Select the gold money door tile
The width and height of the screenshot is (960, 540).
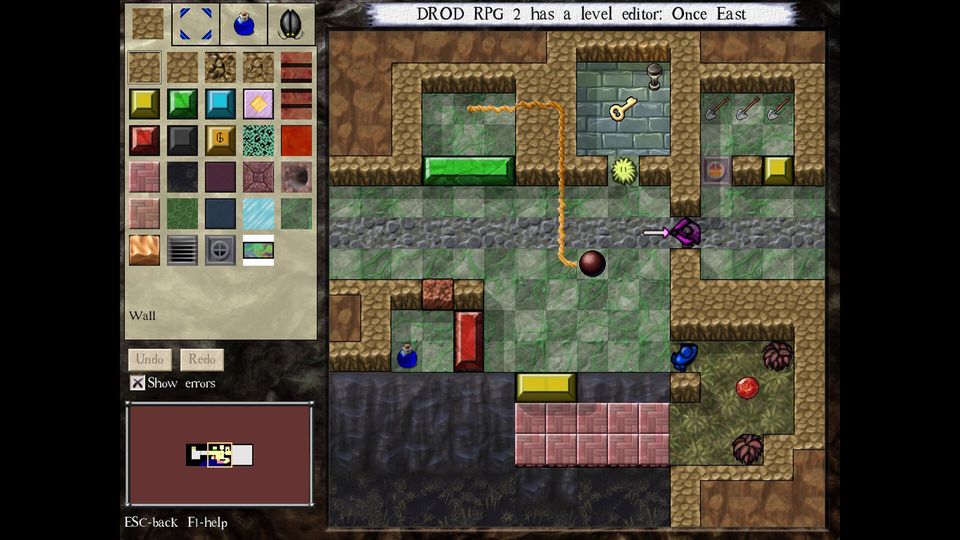[x=220, y=140]
